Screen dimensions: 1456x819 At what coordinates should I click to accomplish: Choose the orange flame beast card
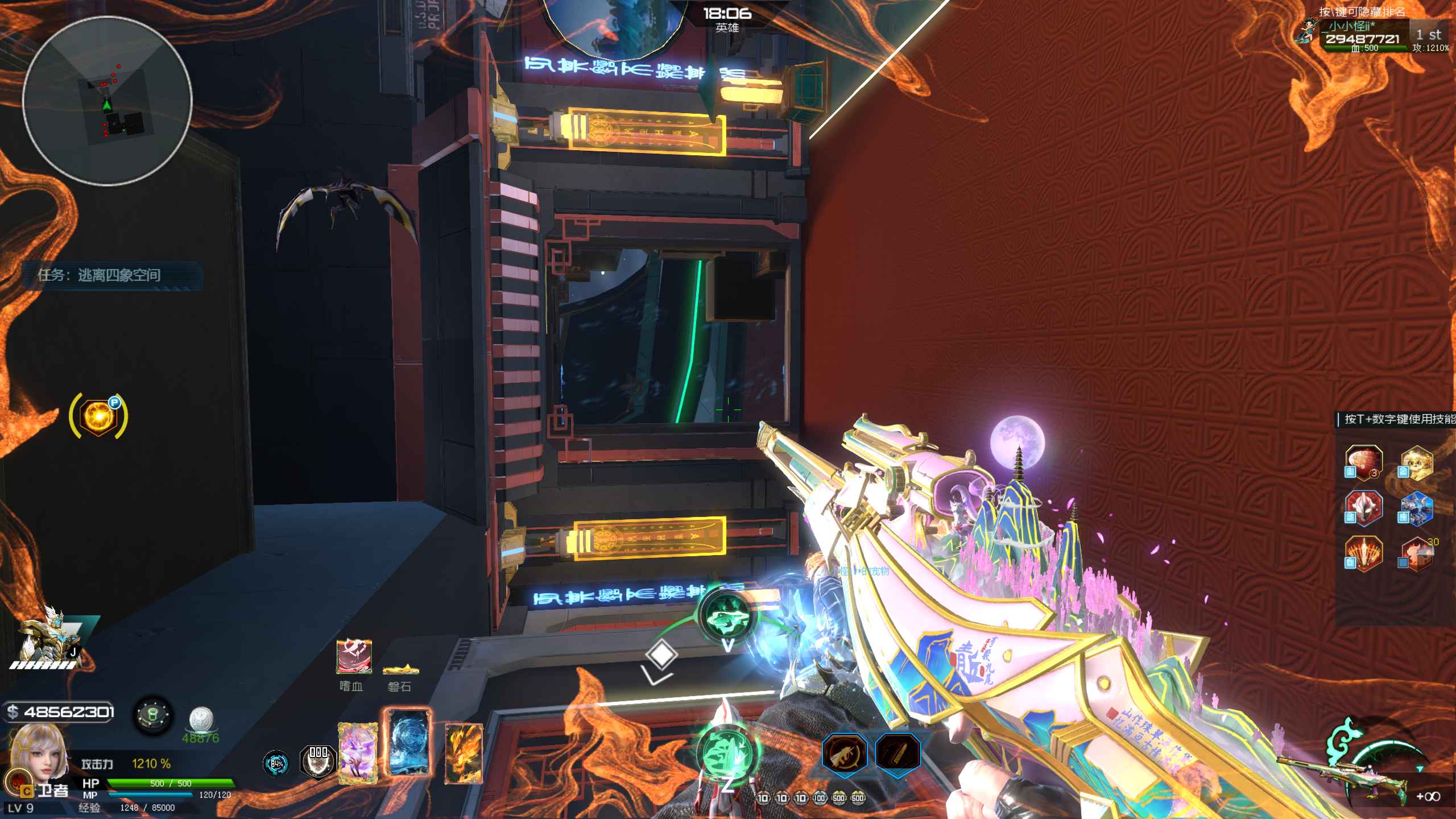point(464,753)
